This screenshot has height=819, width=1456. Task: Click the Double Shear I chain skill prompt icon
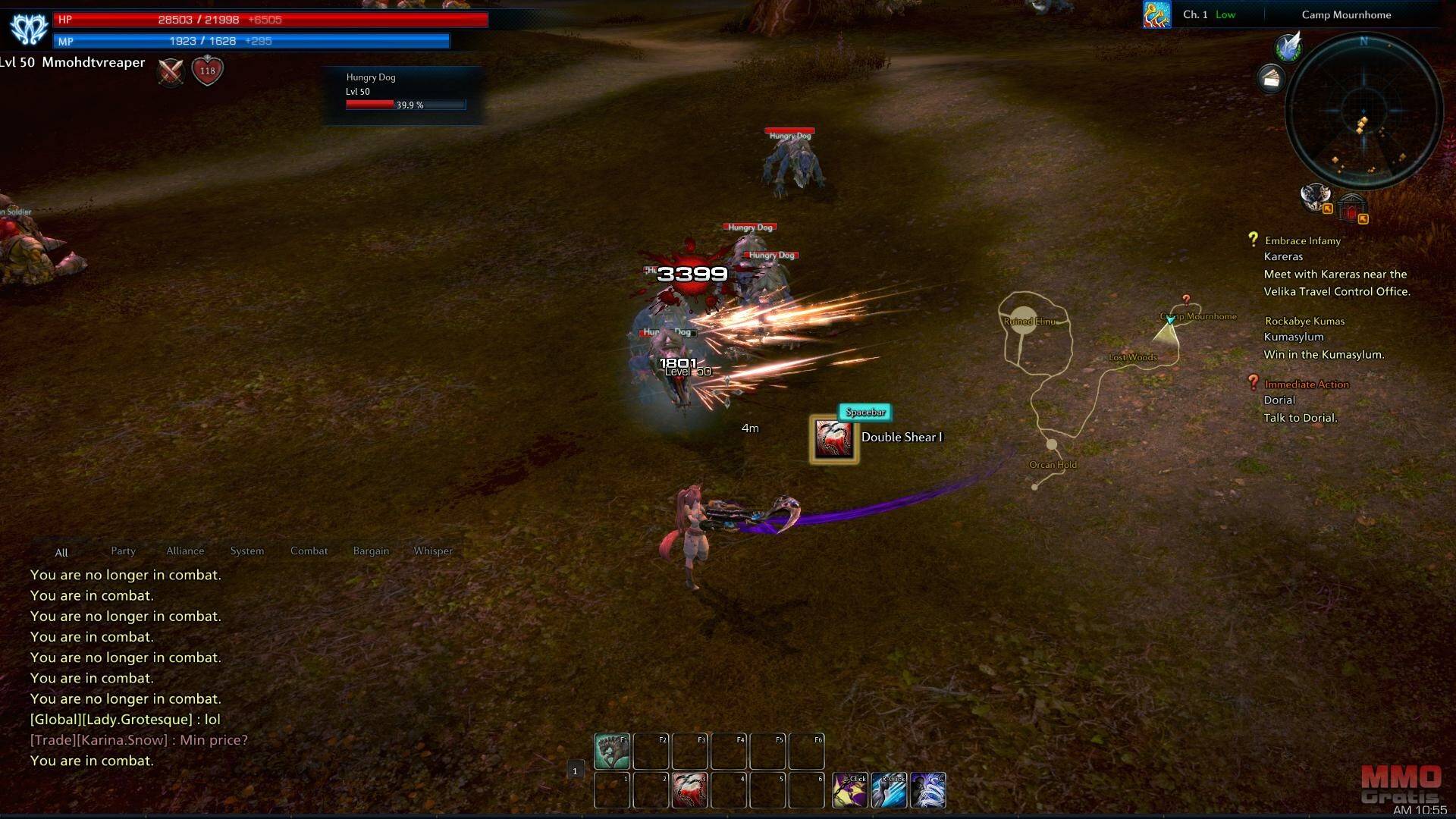833,439
